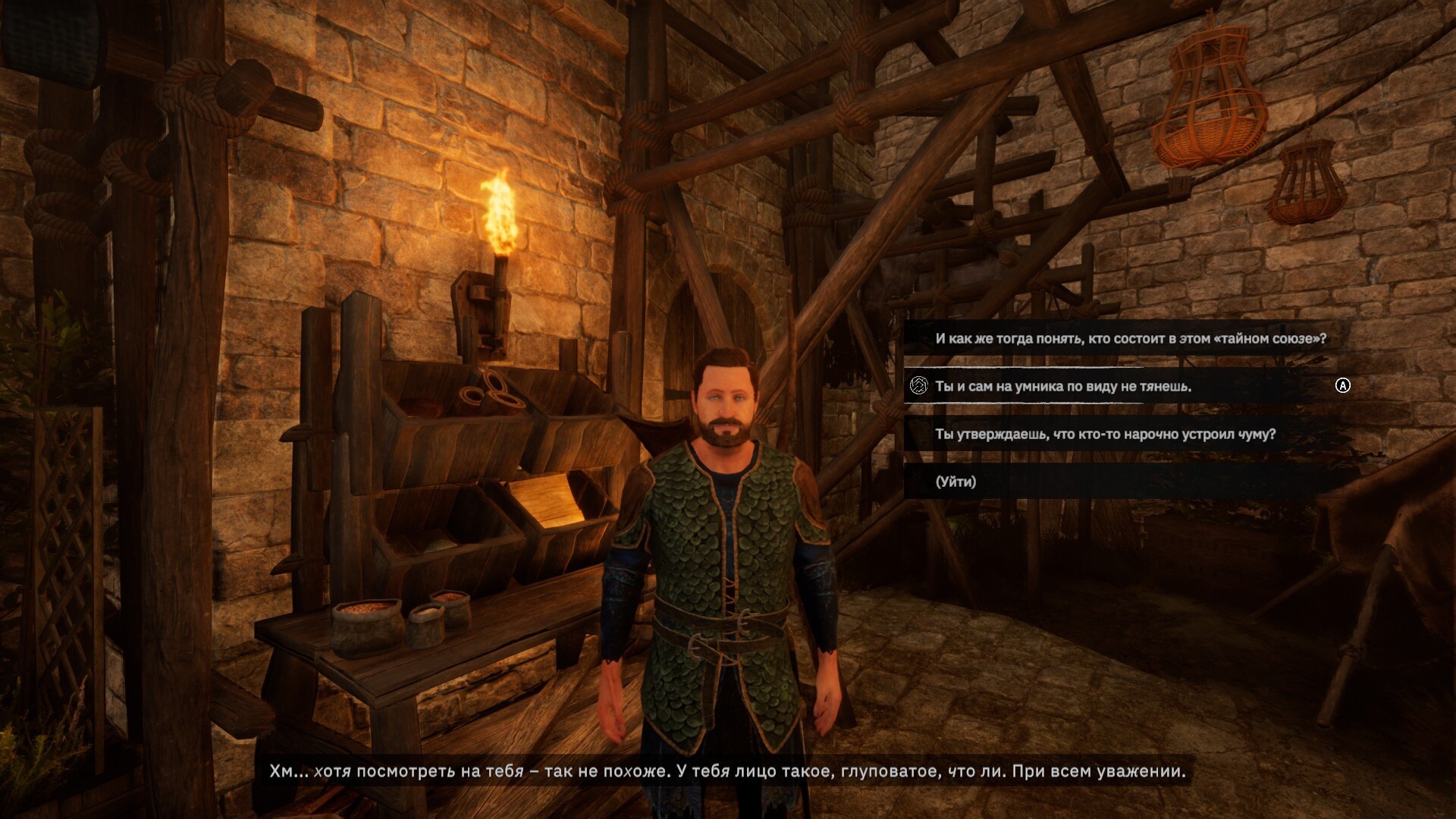1456x819 pixels.
Task: Choose the reply «Ты и сам на умника»
Action: [1062, 386]
